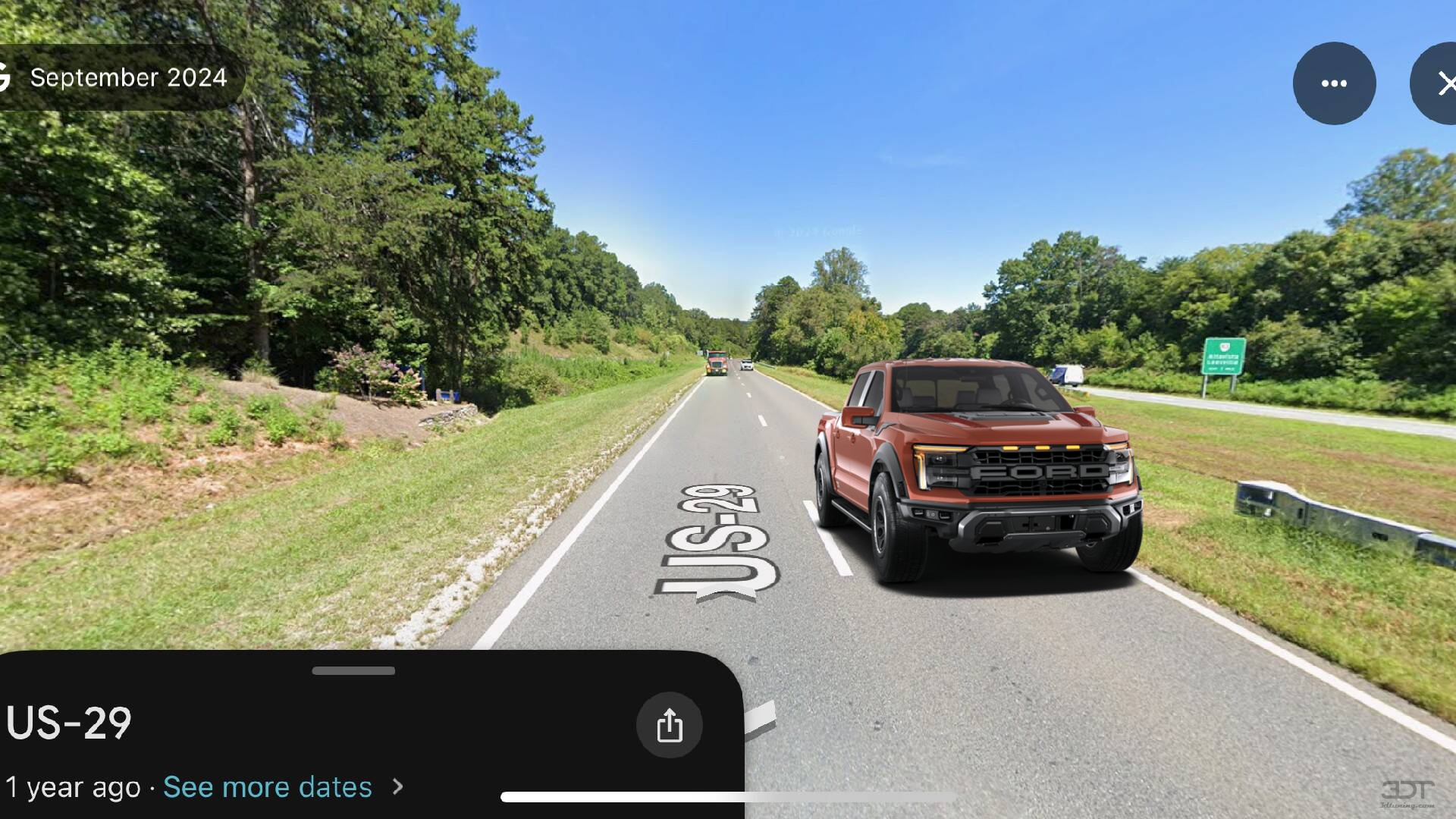Tap the September 2024 timestamp badge
The height and width of the screenshot is (819, 1456).
(x=129, y=77)
